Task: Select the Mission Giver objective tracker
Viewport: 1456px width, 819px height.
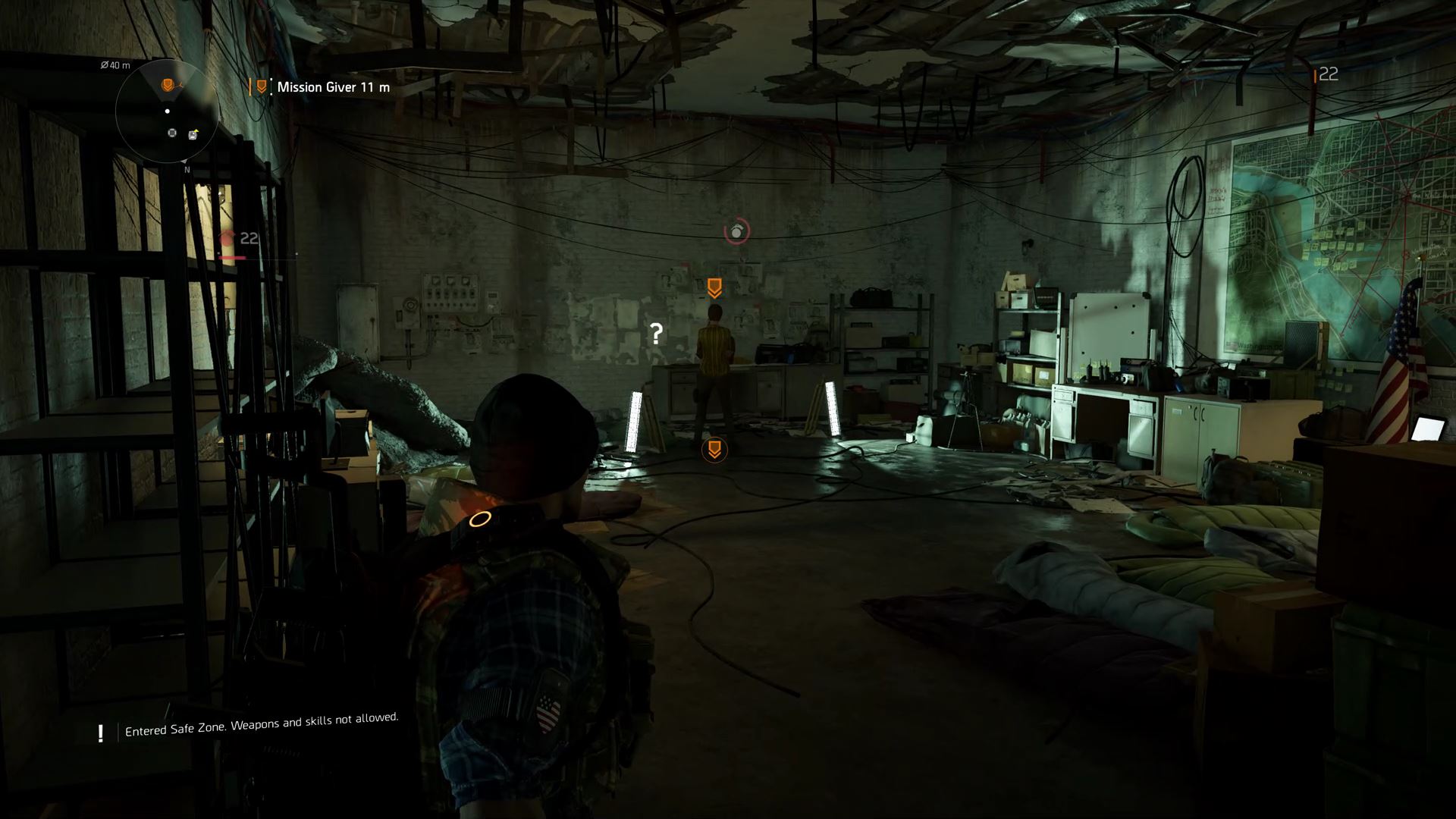Action: tap(325, 87)
